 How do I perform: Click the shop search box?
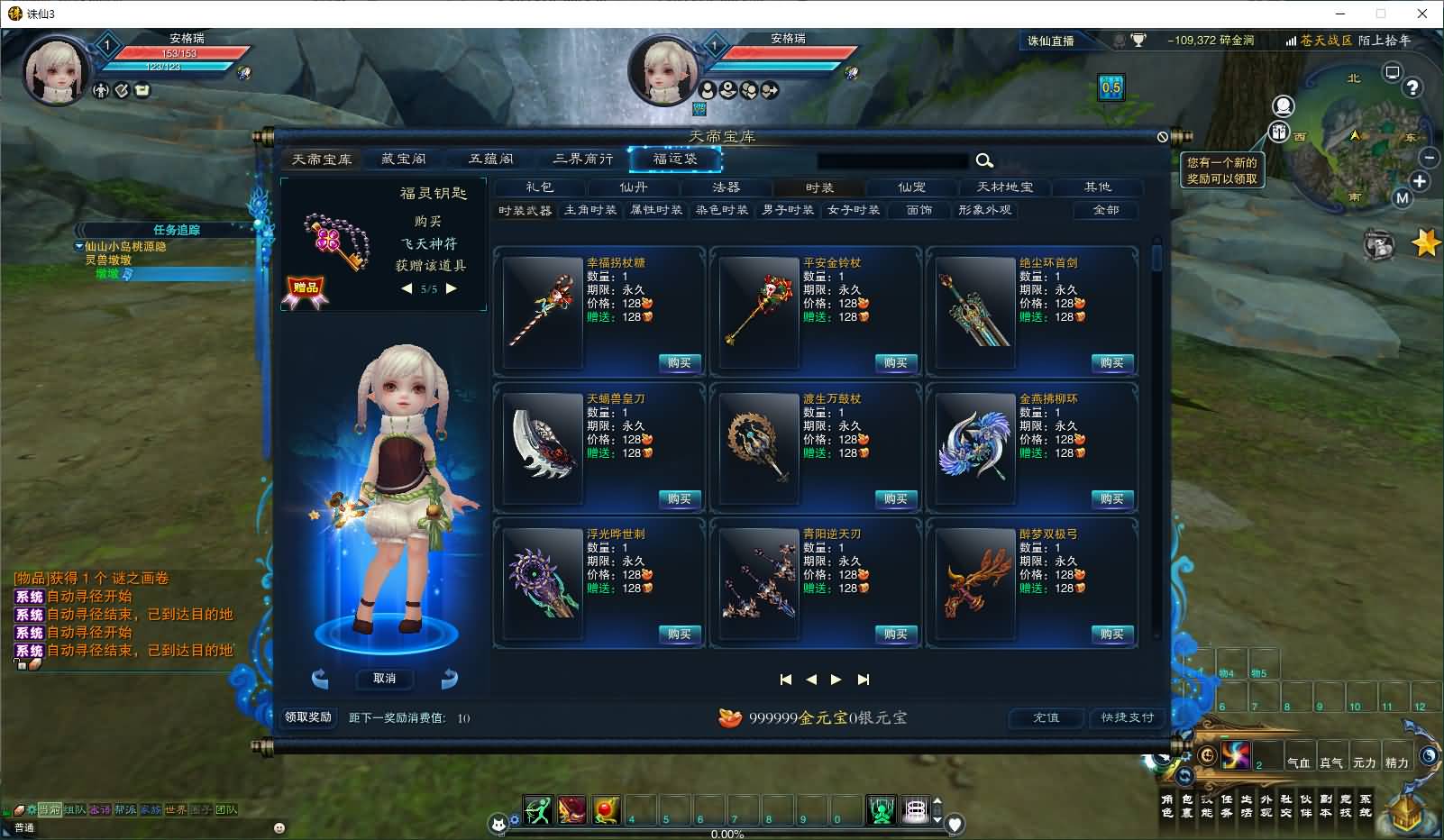click(891, 160)
